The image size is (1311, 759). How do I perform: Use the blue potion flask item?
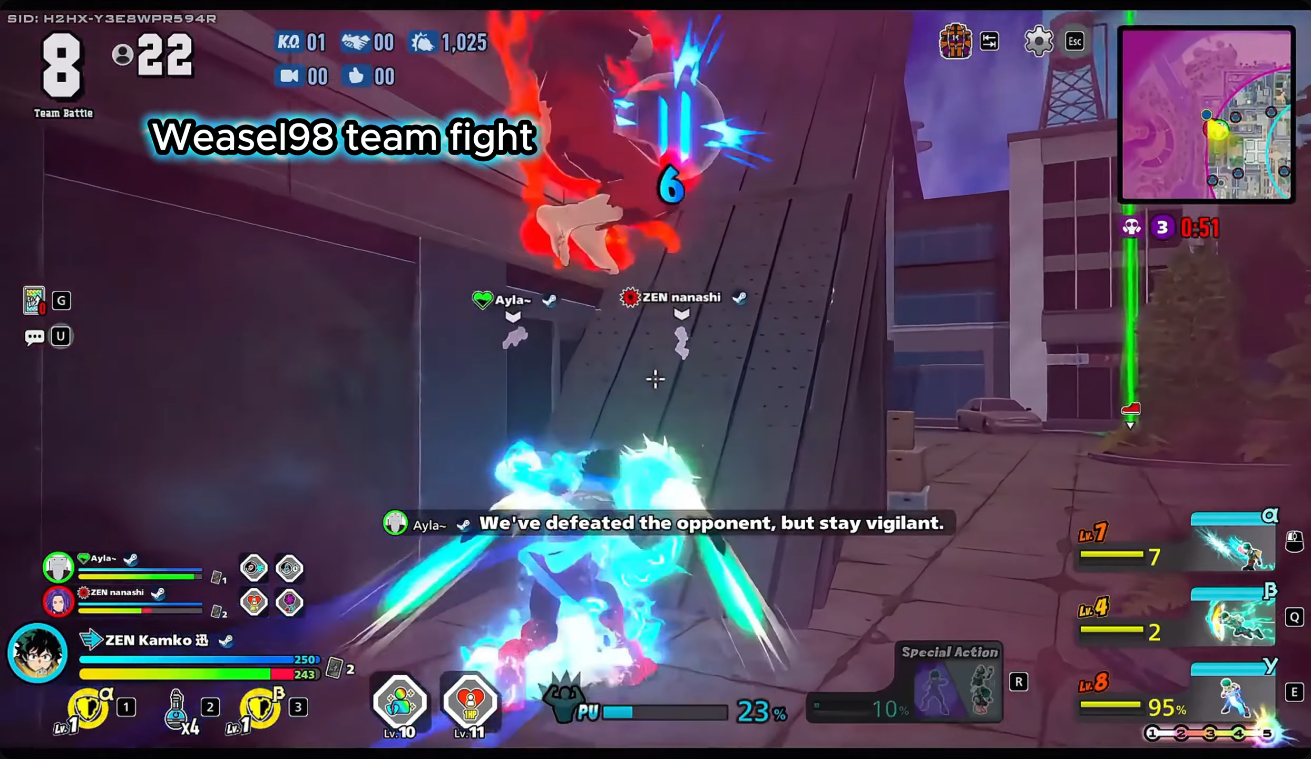pyautogui.click(x=178, y=708)
